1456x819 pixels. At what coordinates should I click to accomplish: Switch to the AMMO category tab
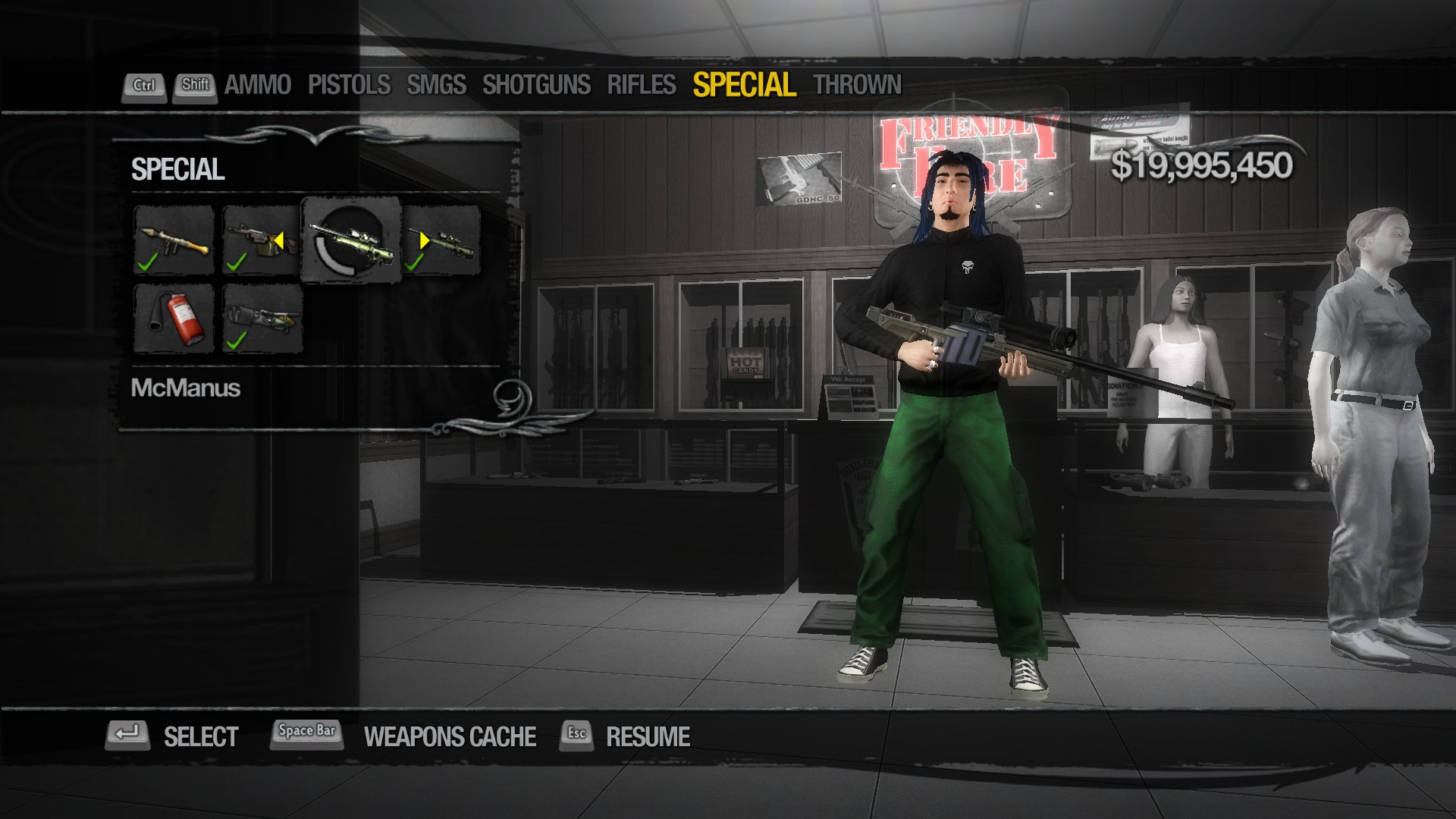coord(257,85)
